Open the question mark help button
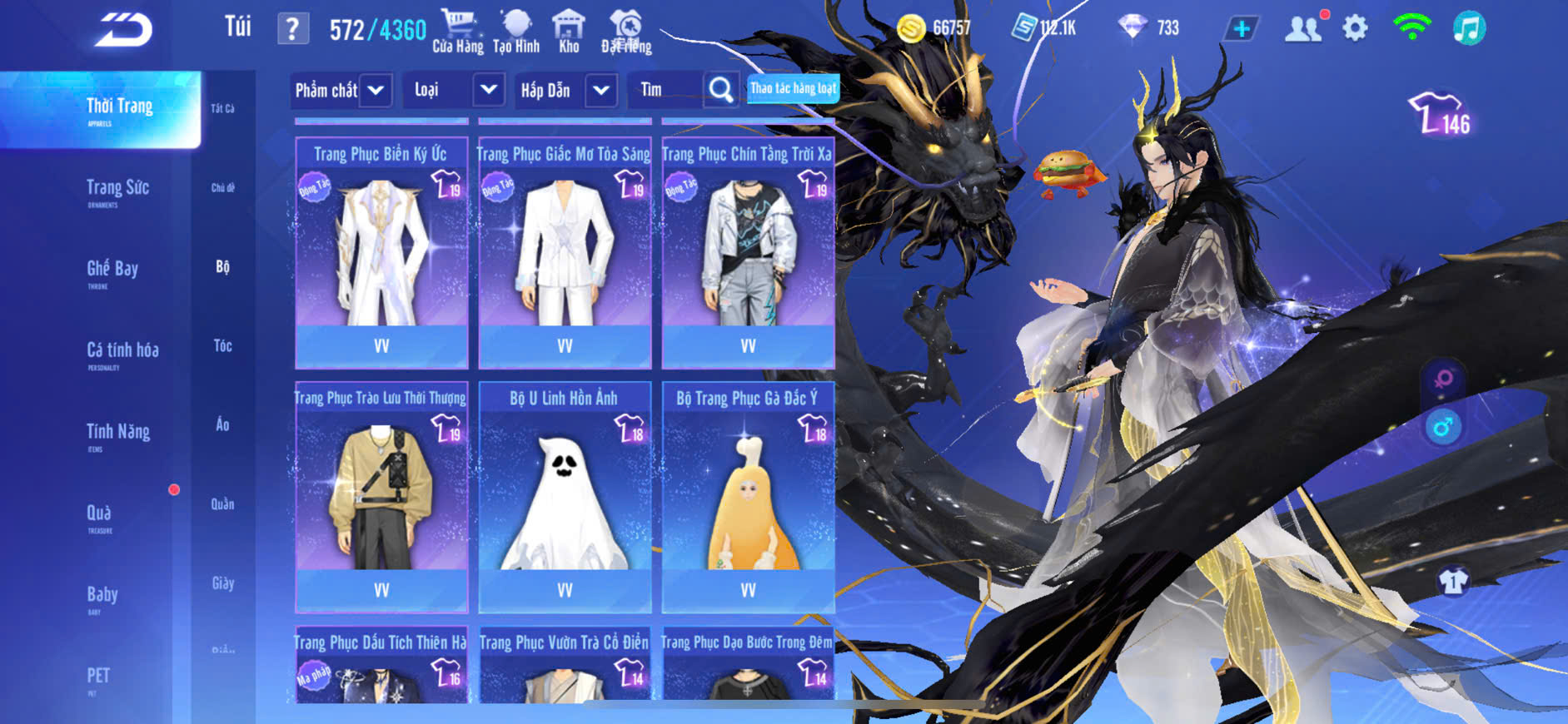The height and width of the screenshot is (724, 1568). pos(292,30)
